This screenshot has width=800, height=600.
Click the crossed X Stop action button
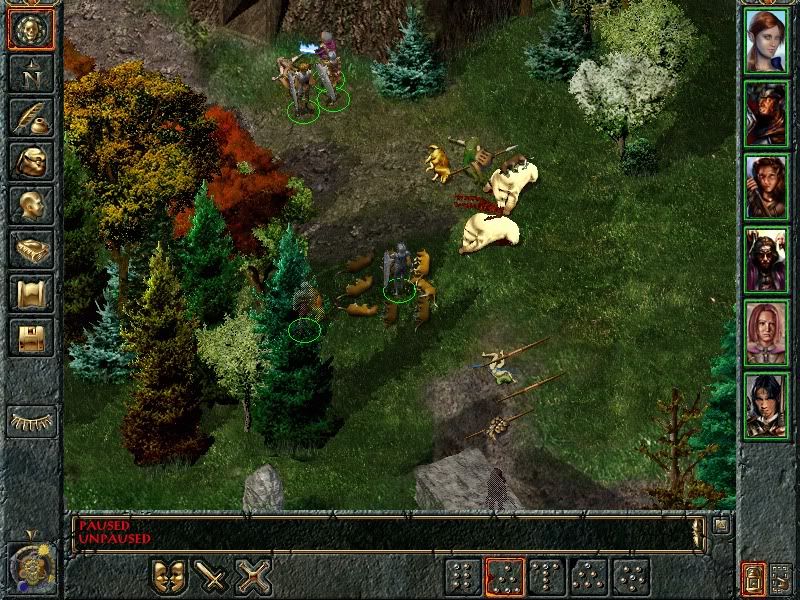[x=254, y=577]
